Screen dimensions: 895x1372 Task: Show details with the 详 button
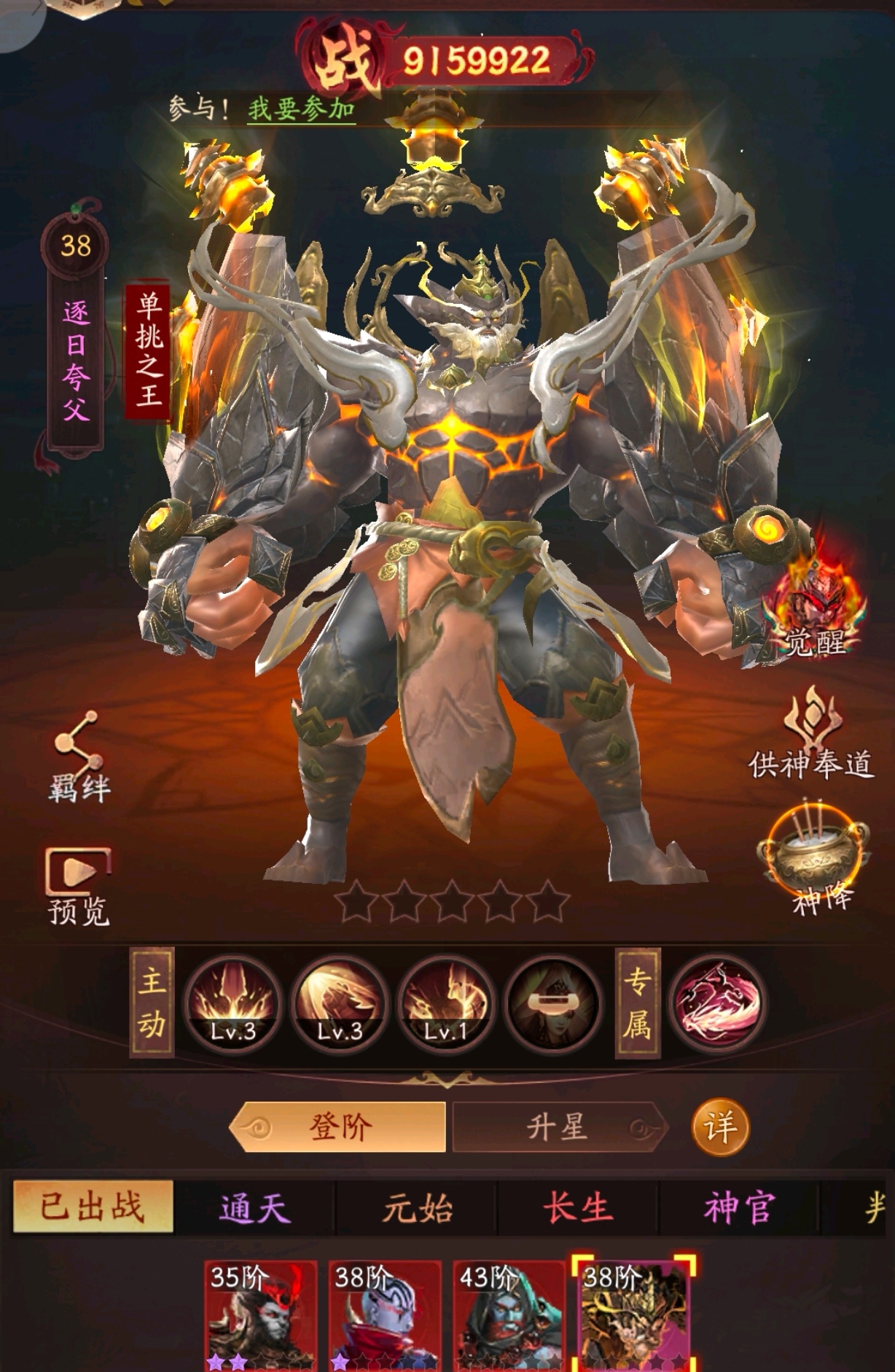720,1128
